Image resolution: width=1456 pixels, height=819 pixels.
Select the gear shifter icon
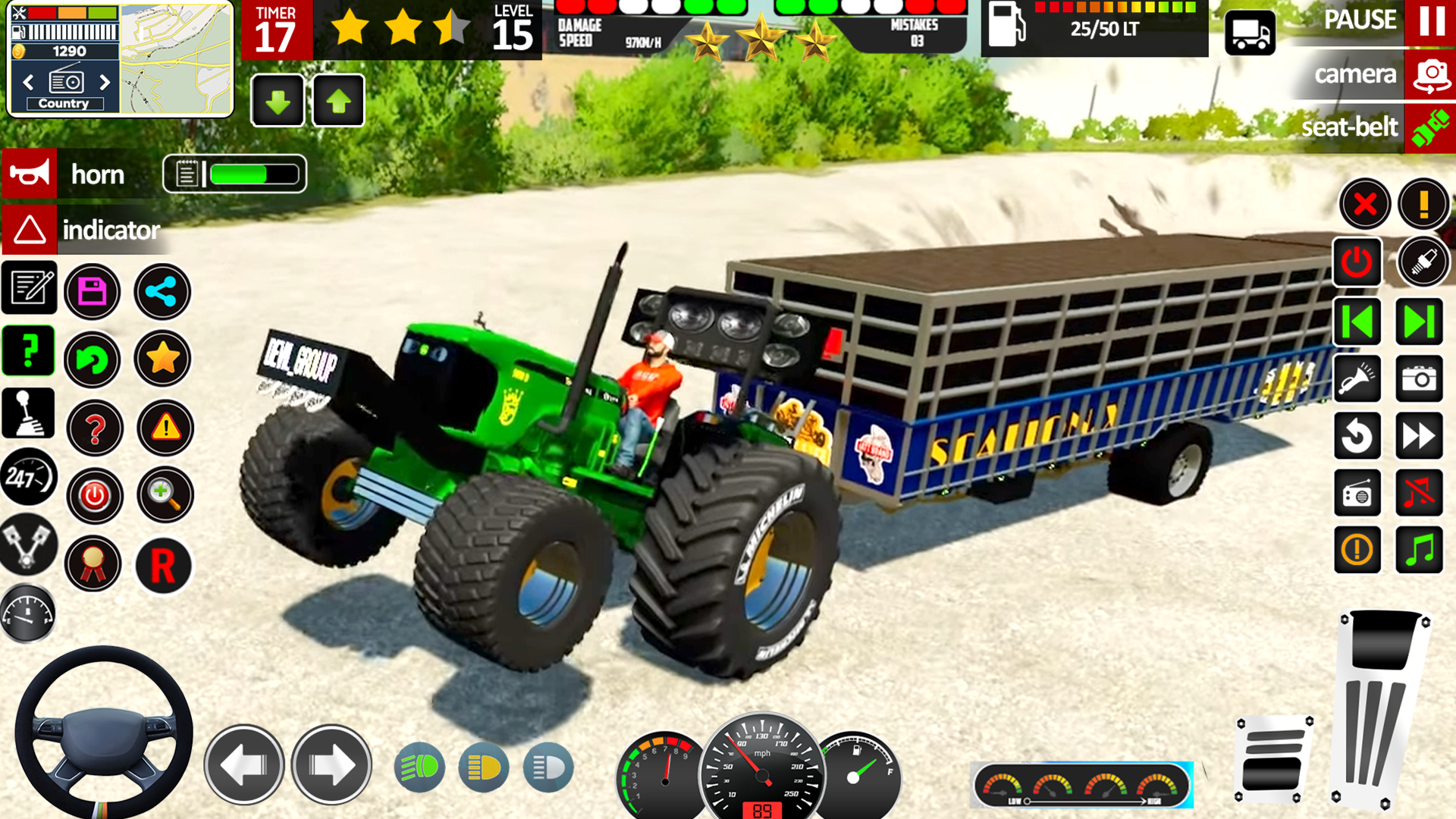coord(28,412)
